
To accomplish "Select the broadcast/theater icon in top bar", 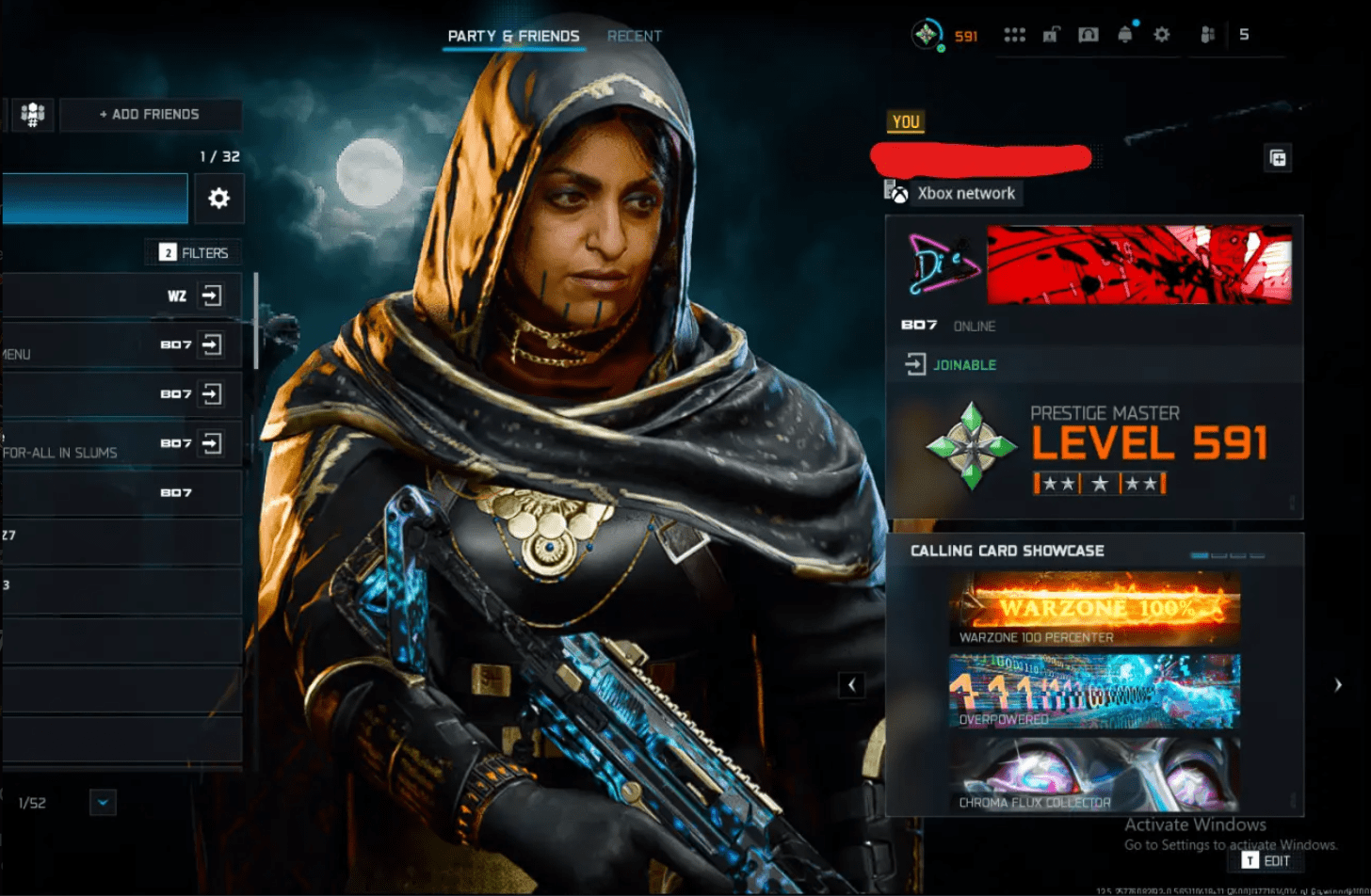I will 1089,35.
